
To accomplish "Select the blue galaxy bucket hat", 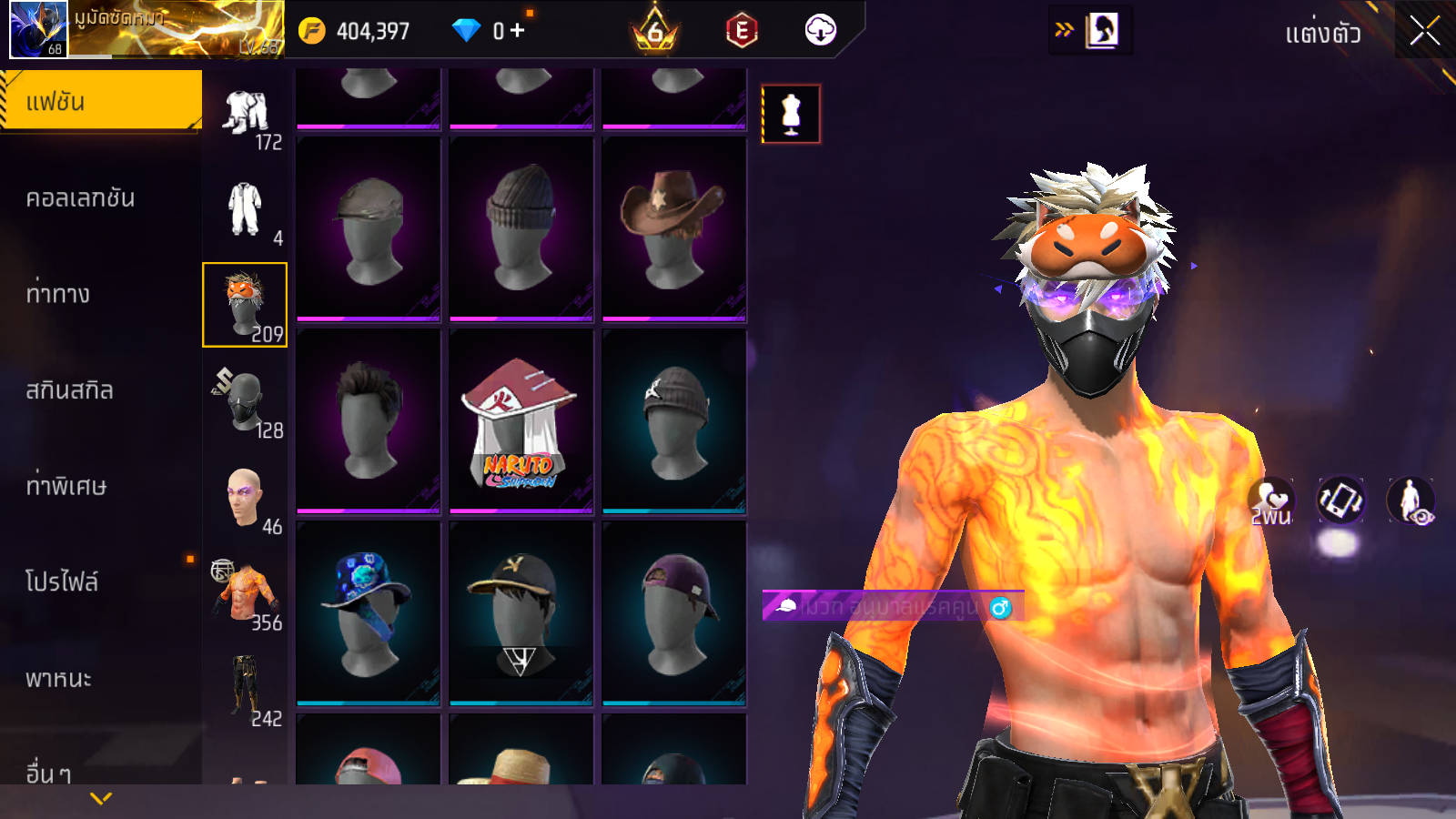I will click(368, 612).
